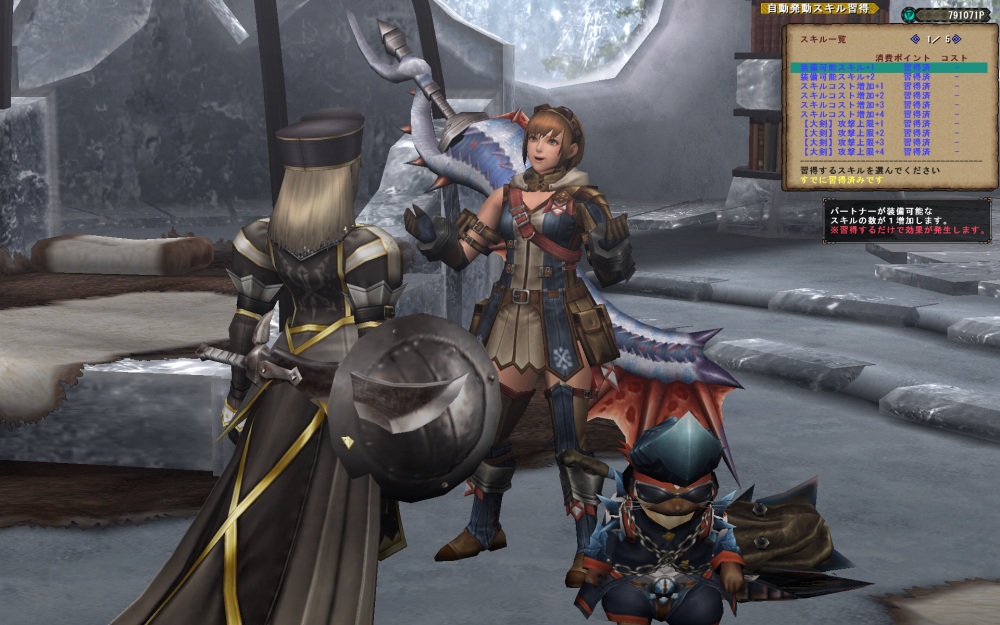Pick the 【大剣】攻撃上限+3 skill
The height and width of the screenshot is (625, 1000).
coord(838,141)
